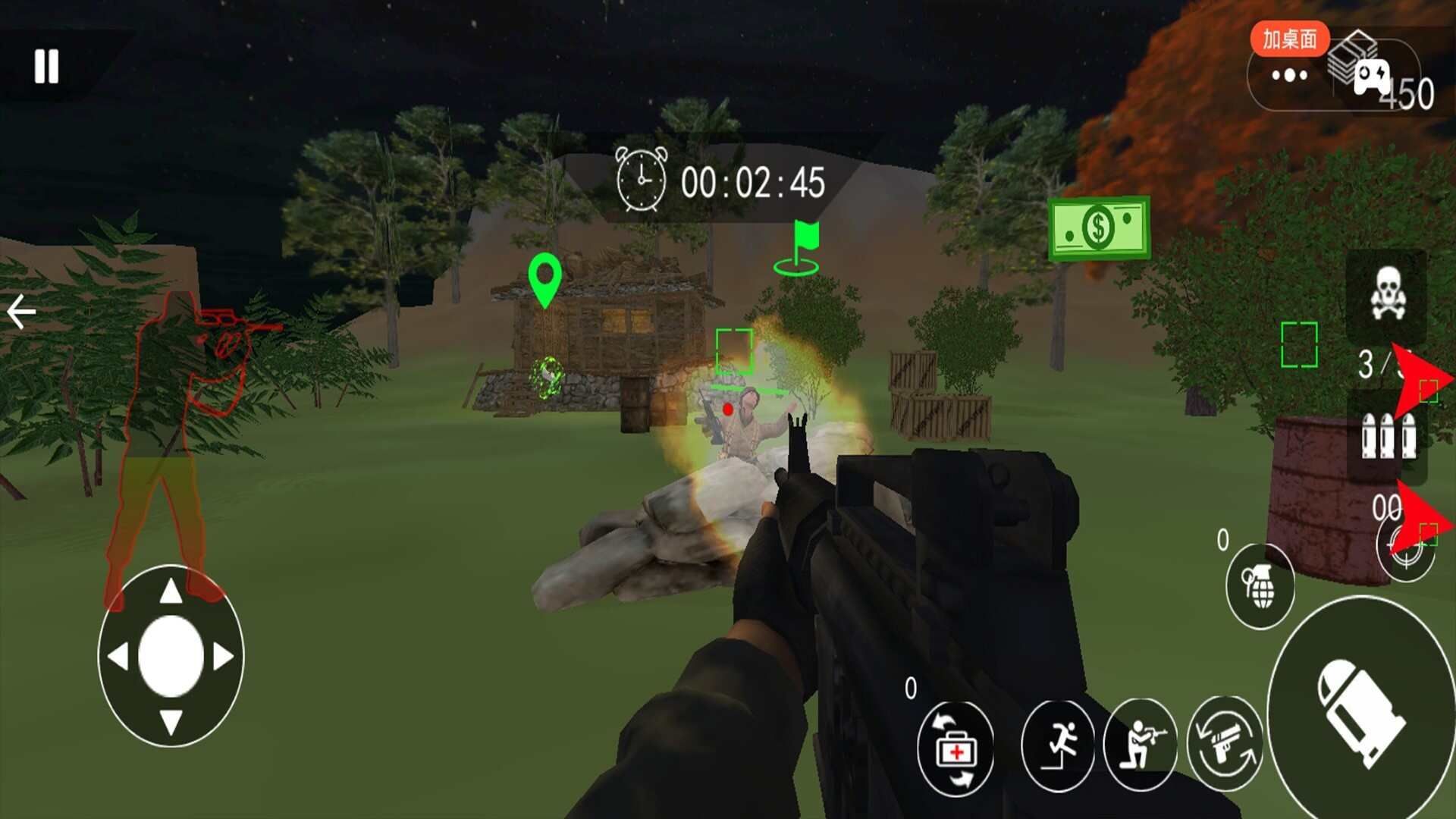Throw a grenade
This screenshot has width=1456, height=819.
[1260, 586]
